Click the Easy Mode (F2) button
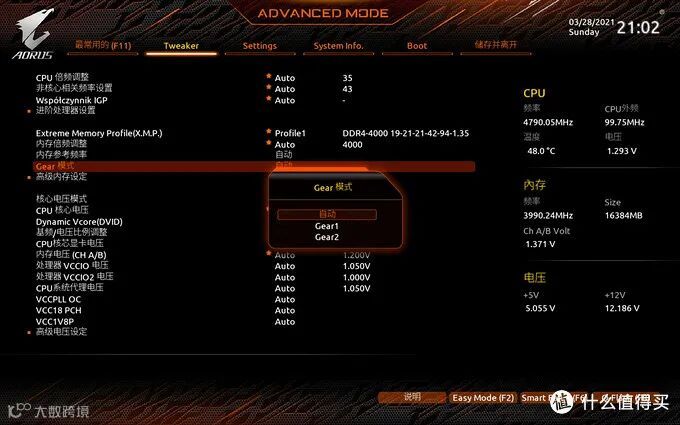This screenshot has width=680, height=425. click(483, 398)
